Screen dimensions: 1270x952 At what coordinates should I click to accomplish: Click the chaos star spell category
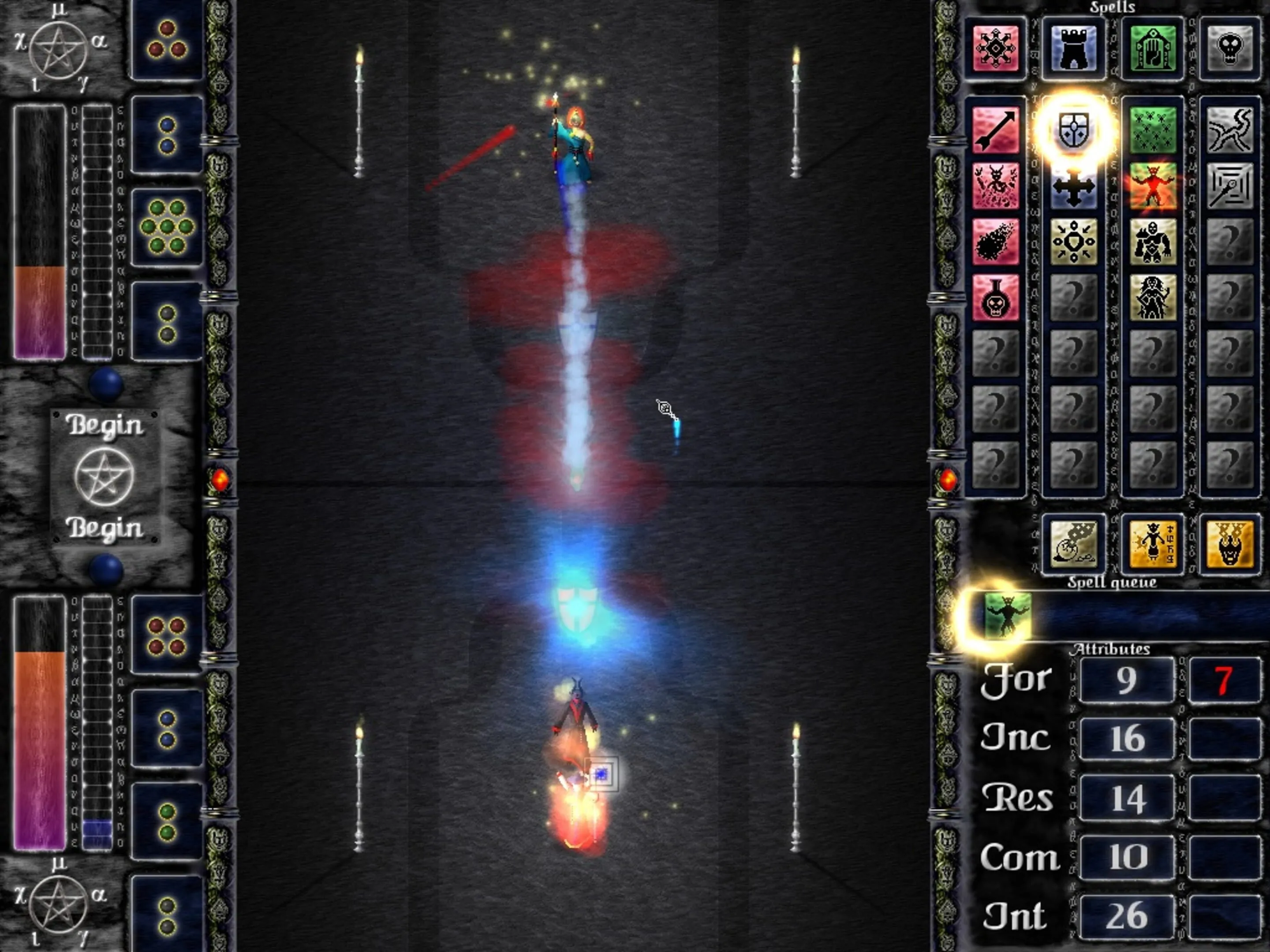(x=997, y=48)
